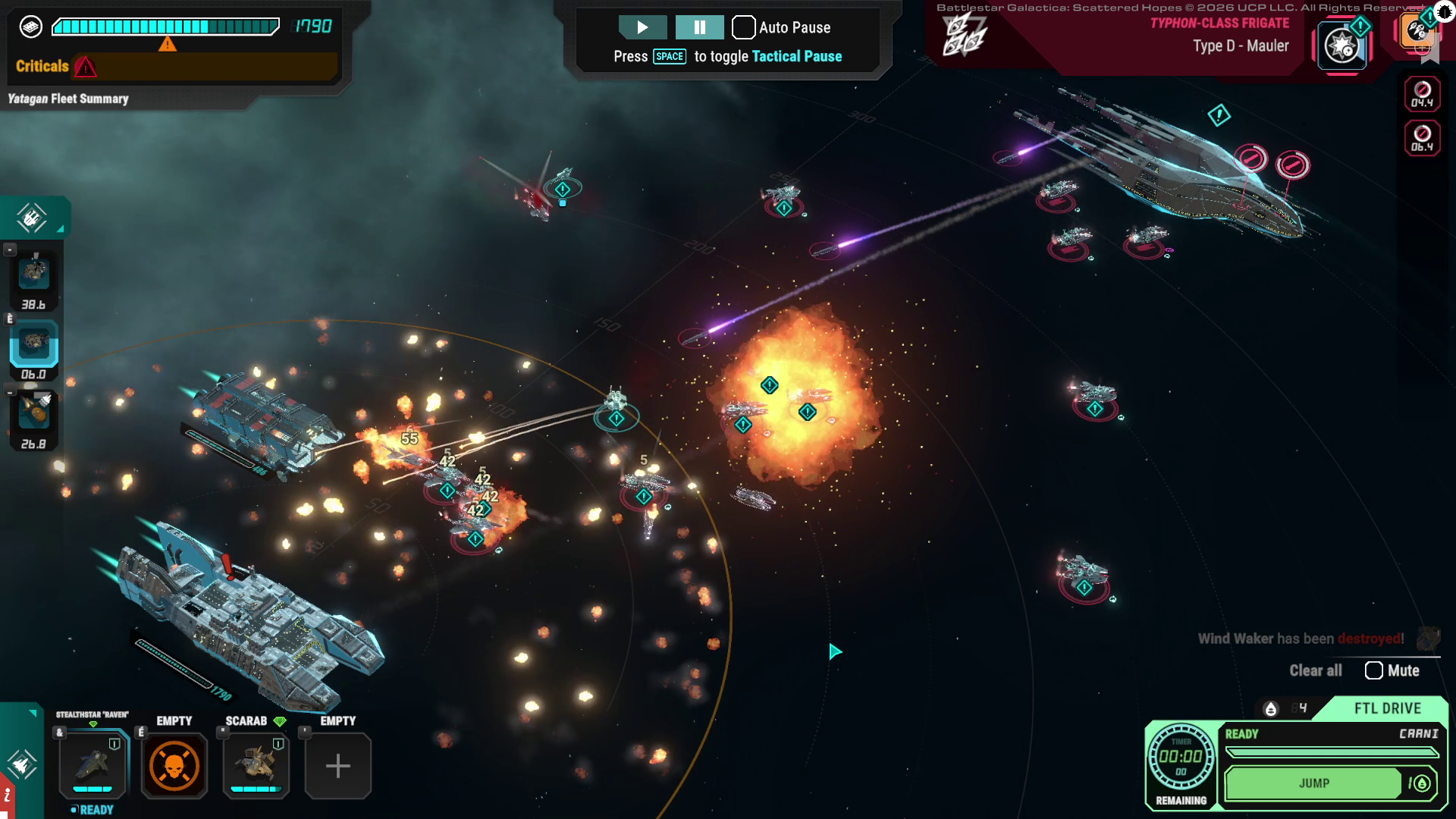Open the Criticals warning indicator
The width and height of the screenshot is (1456, 819).
(x=85, y=67)
